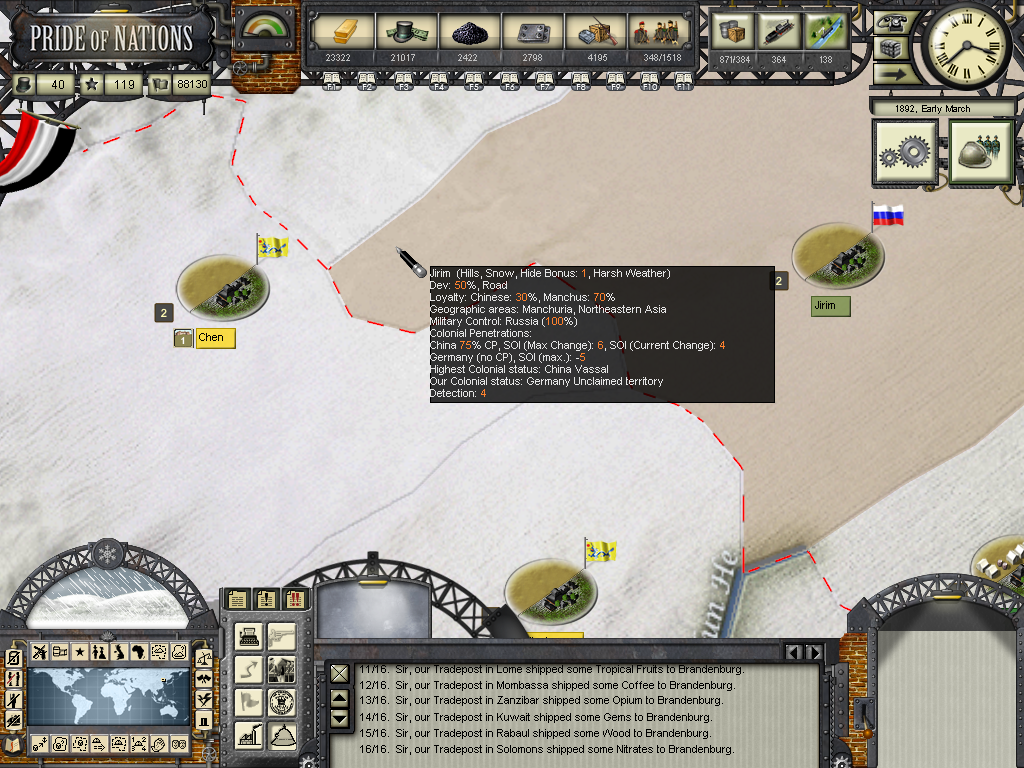This screenshot has height=768, width=1024.
Task: Click the soldiers and helmet button
Action: [x=981, y=153]
